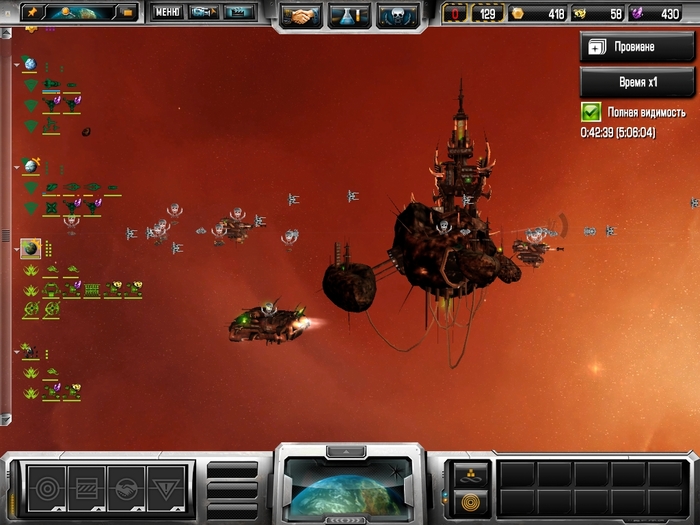Select the highlighted planet in the left list
This screenshot has height=525, width=700.
[x=31, y=249]
